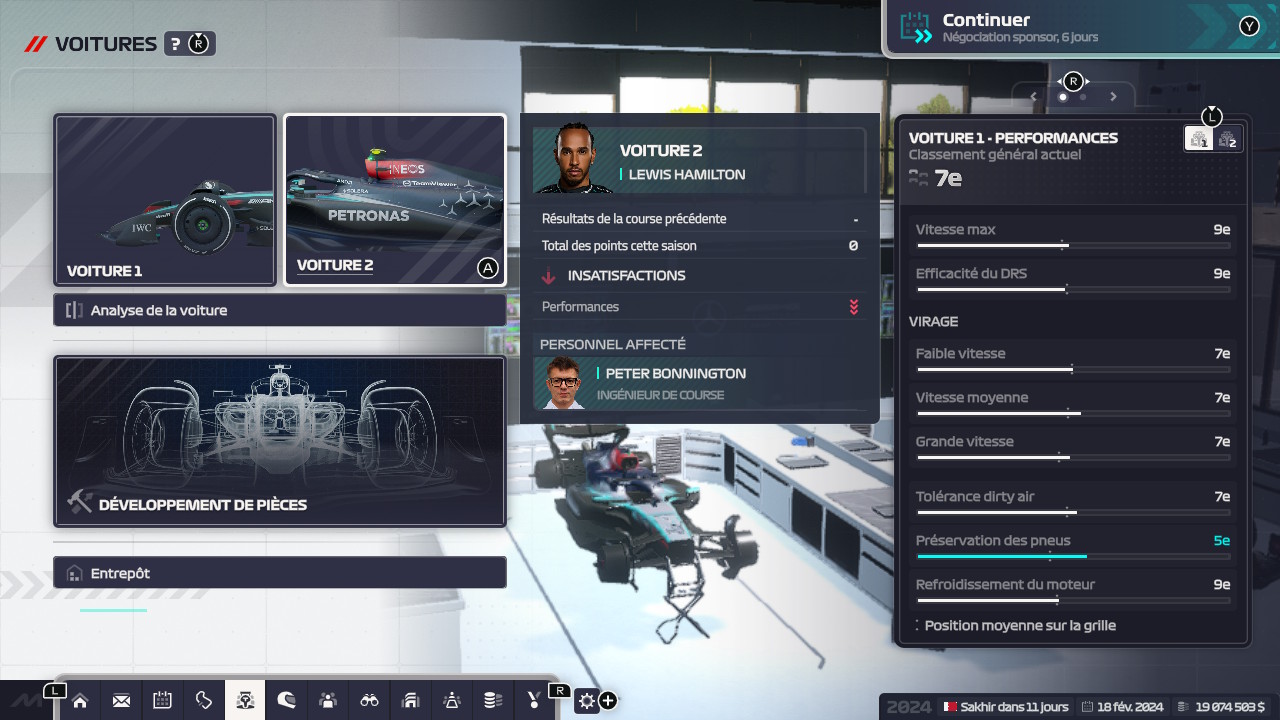Open the calendar tab
This screenshot has height=720, width=1280.
pos(162,700)
